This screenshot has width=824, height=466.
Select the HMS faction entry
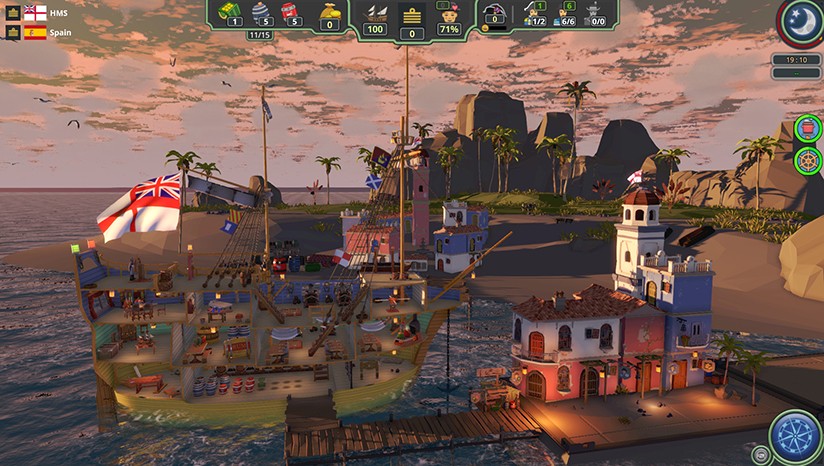click(x=36, y=13)
